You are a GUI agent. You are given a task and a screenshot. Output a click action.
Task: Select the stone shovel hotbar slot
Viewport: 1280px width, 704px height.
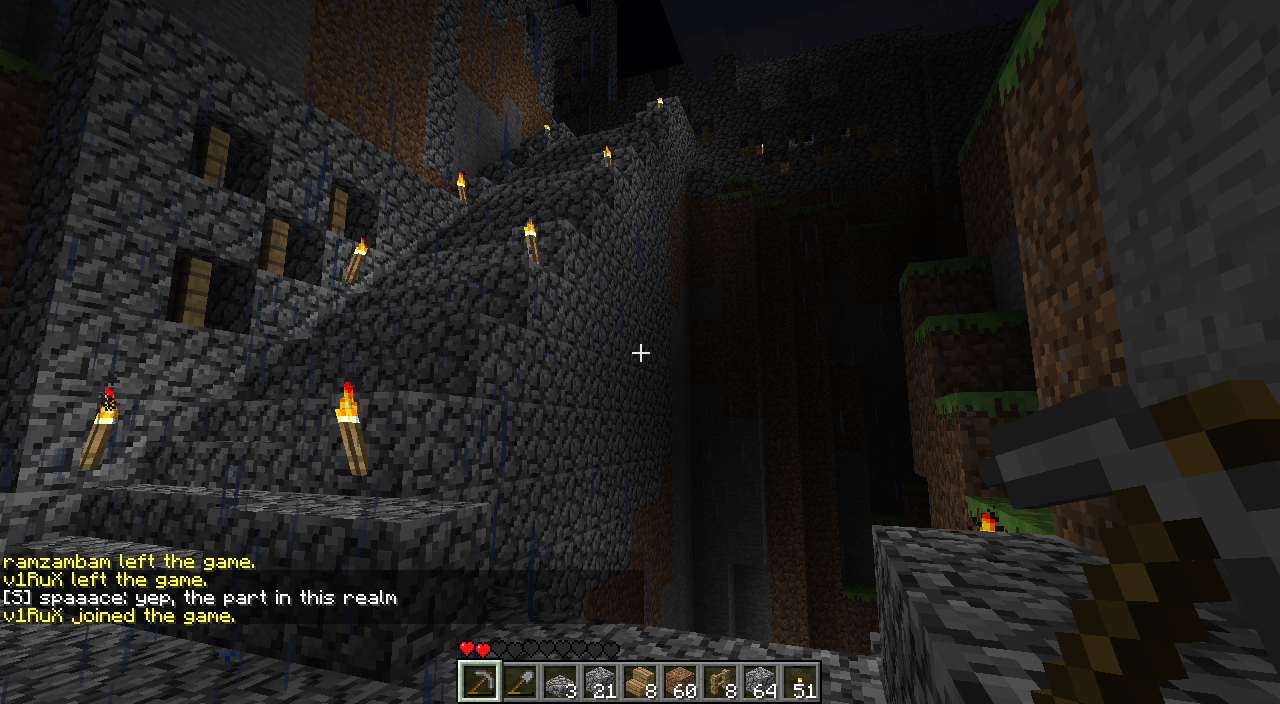pyautogui.click(x=519, y=681)
